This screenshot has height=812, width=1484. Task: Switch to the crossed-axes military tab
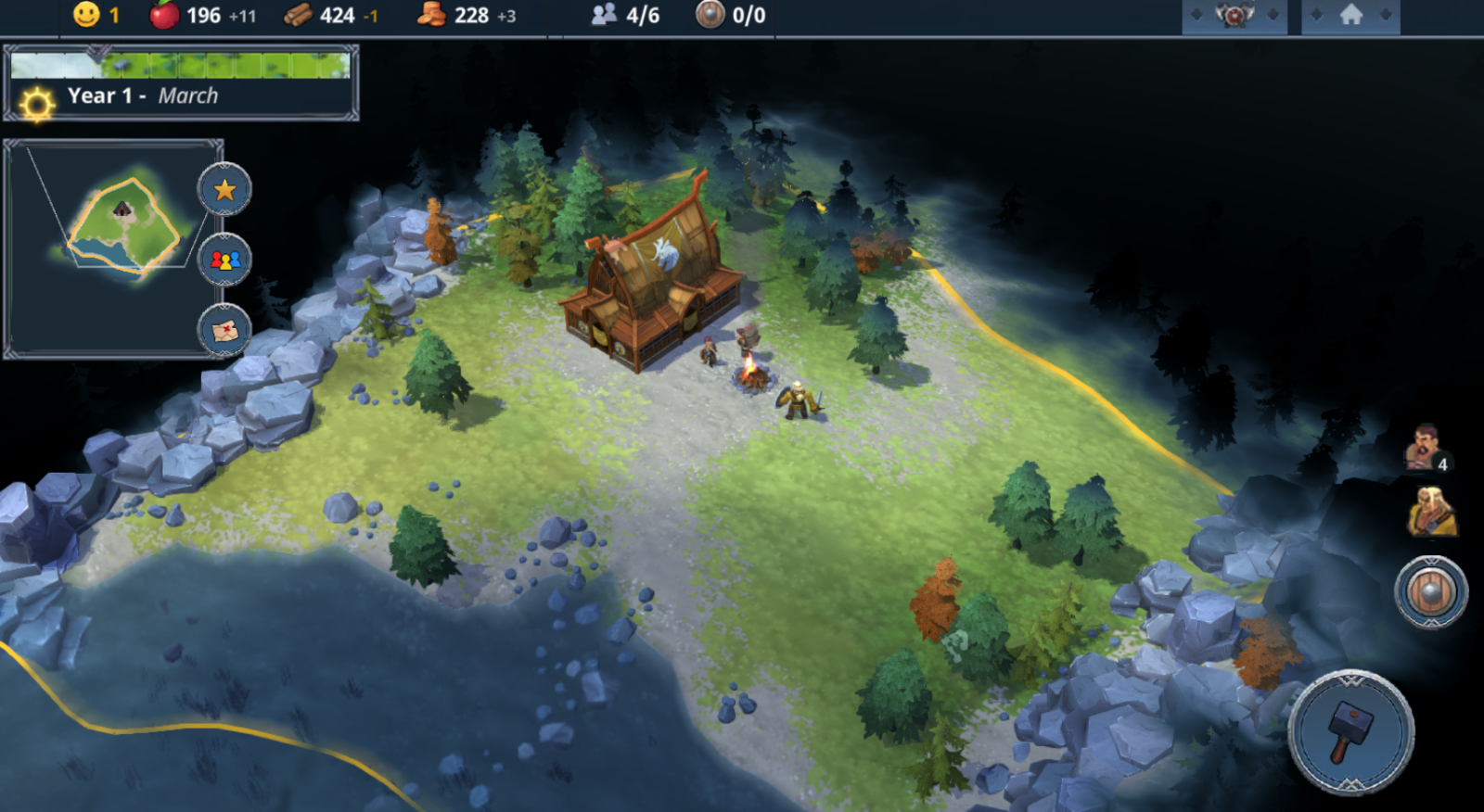tap(1234, 16)
